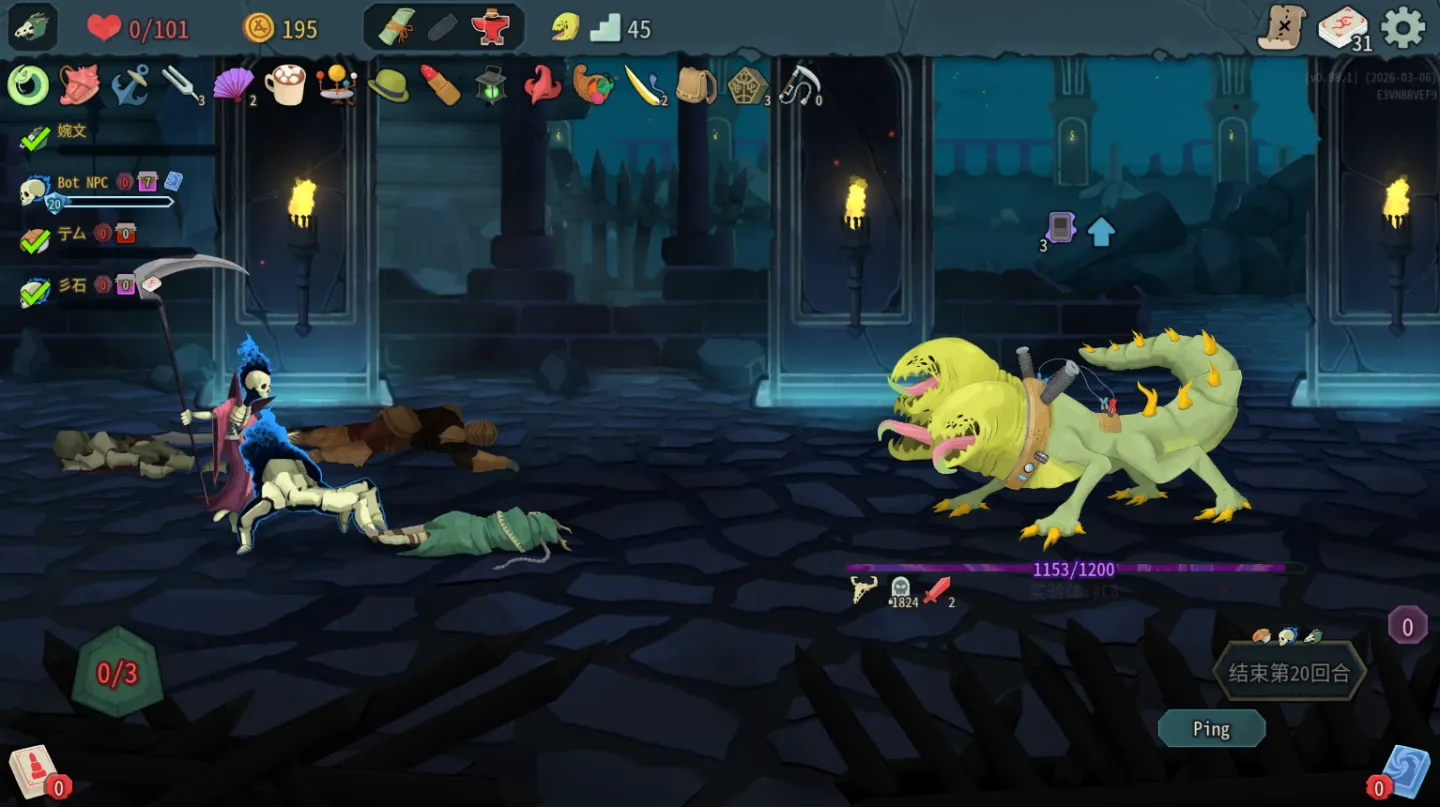Viewport: 1440px width, 807px height.
Task: Inspect the purple hand fan relic
Action: pos(233,85)
